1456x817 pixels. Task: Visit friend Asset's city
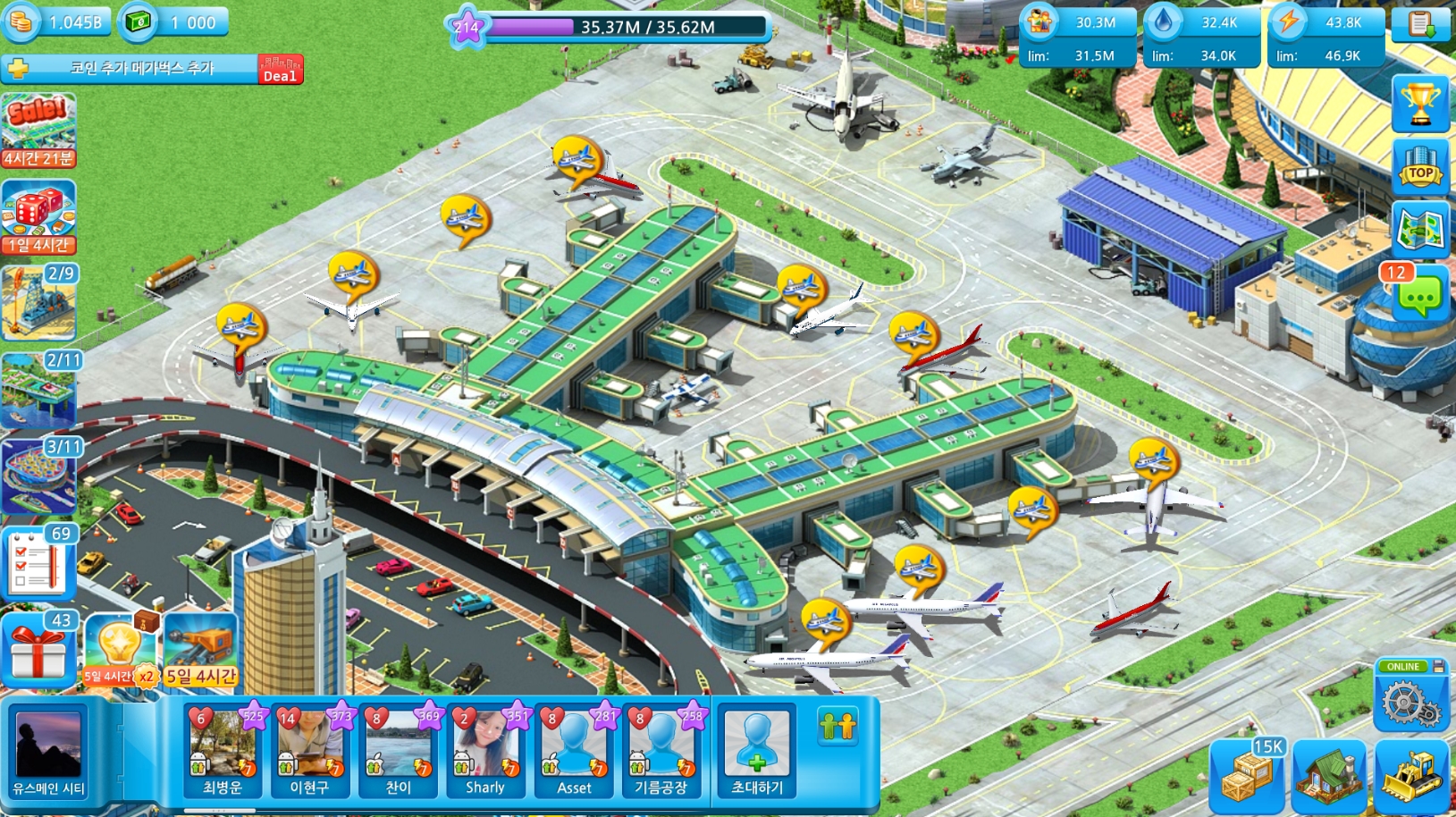(574, 749)
